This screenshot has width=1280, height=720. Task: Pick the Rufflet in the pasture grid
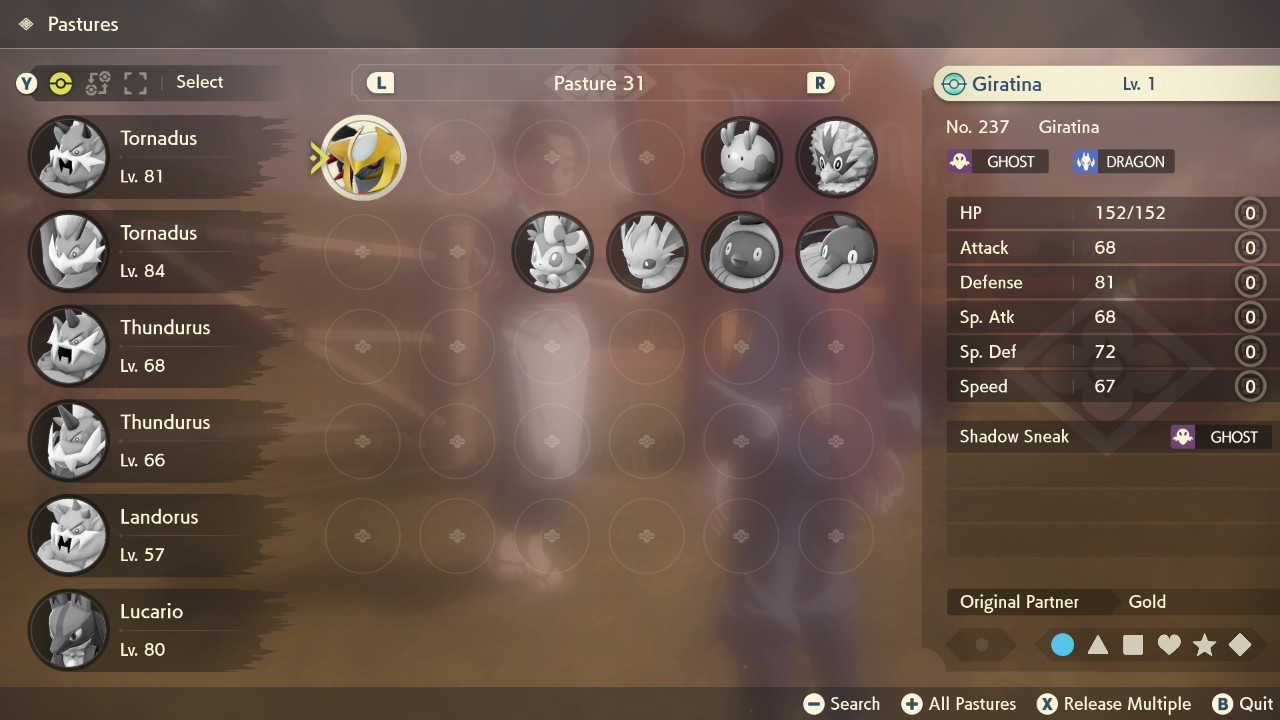pos(836,157)
